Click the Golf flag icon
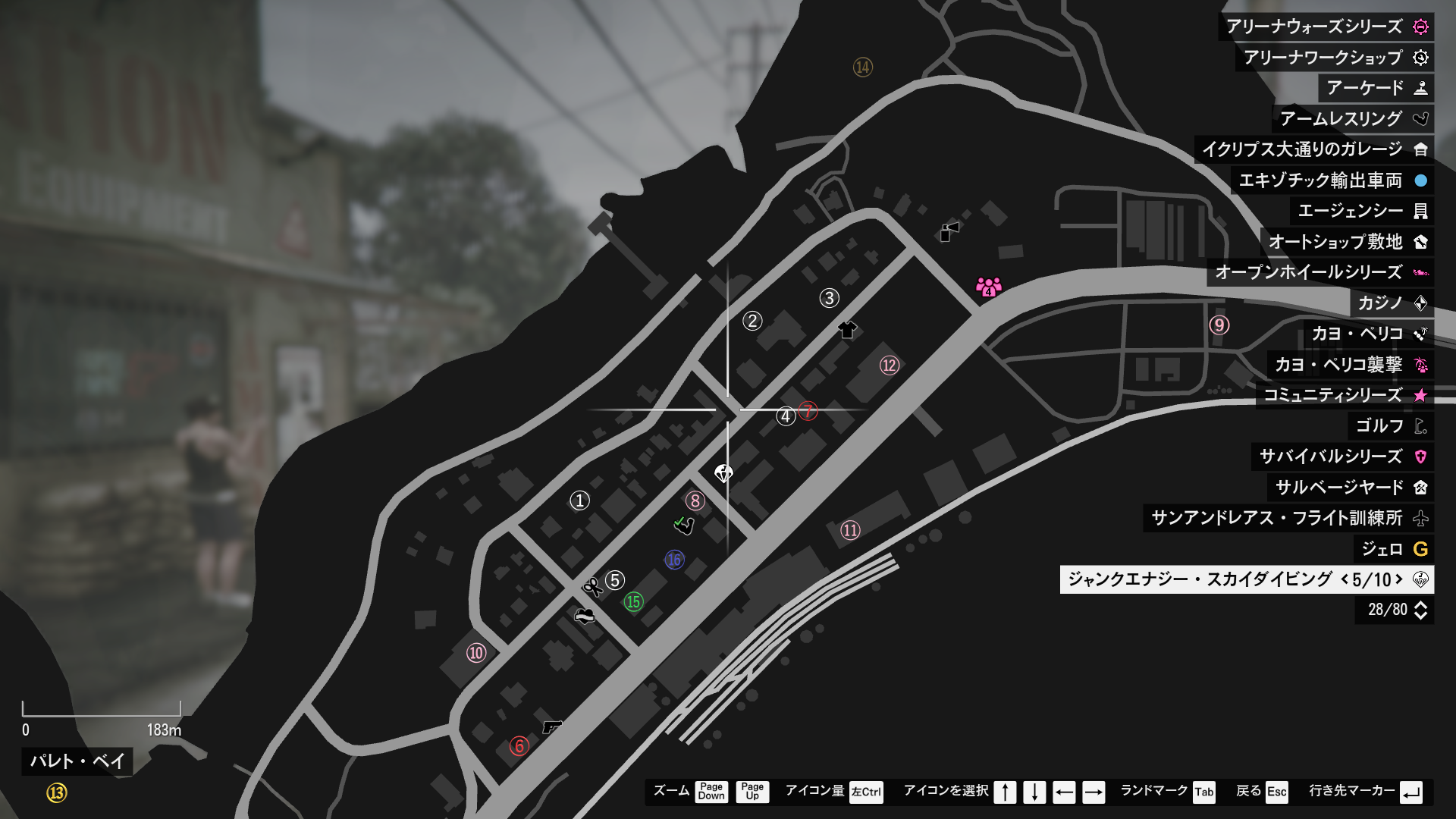 [x=1422, y=425]
